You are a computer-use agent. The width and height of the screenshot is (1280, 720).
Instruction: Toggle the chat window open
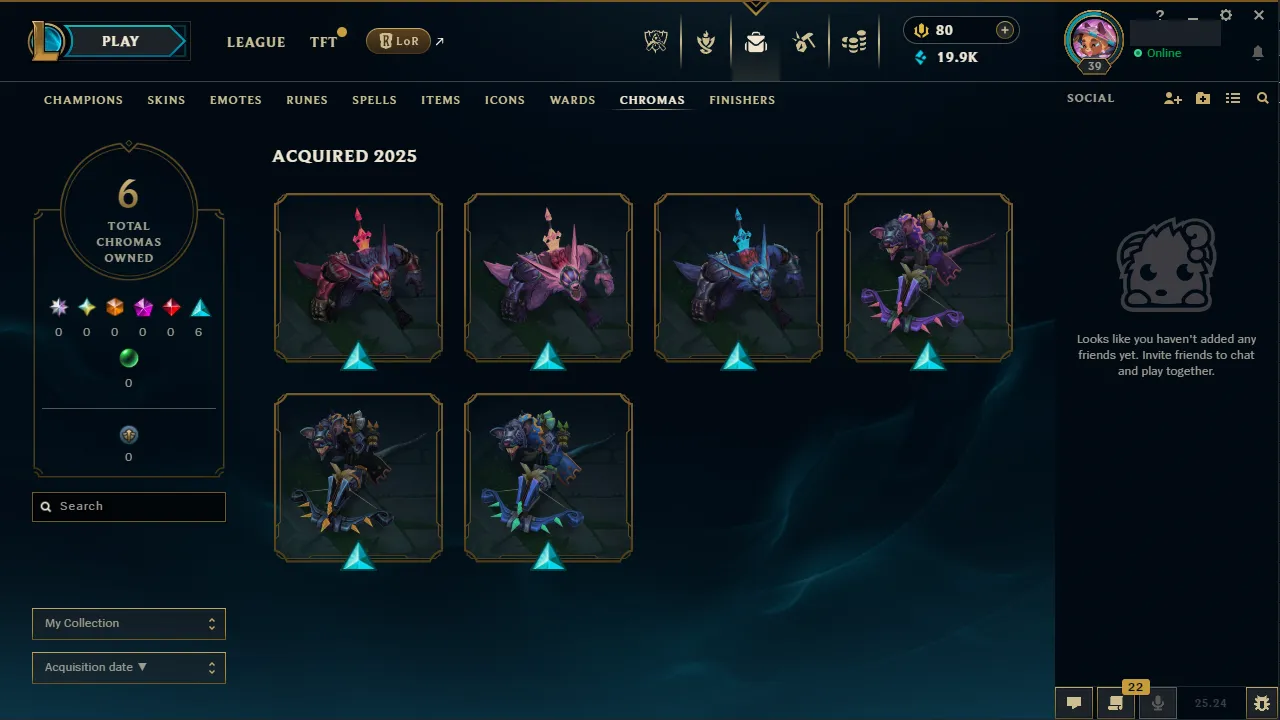[1073, 702]
